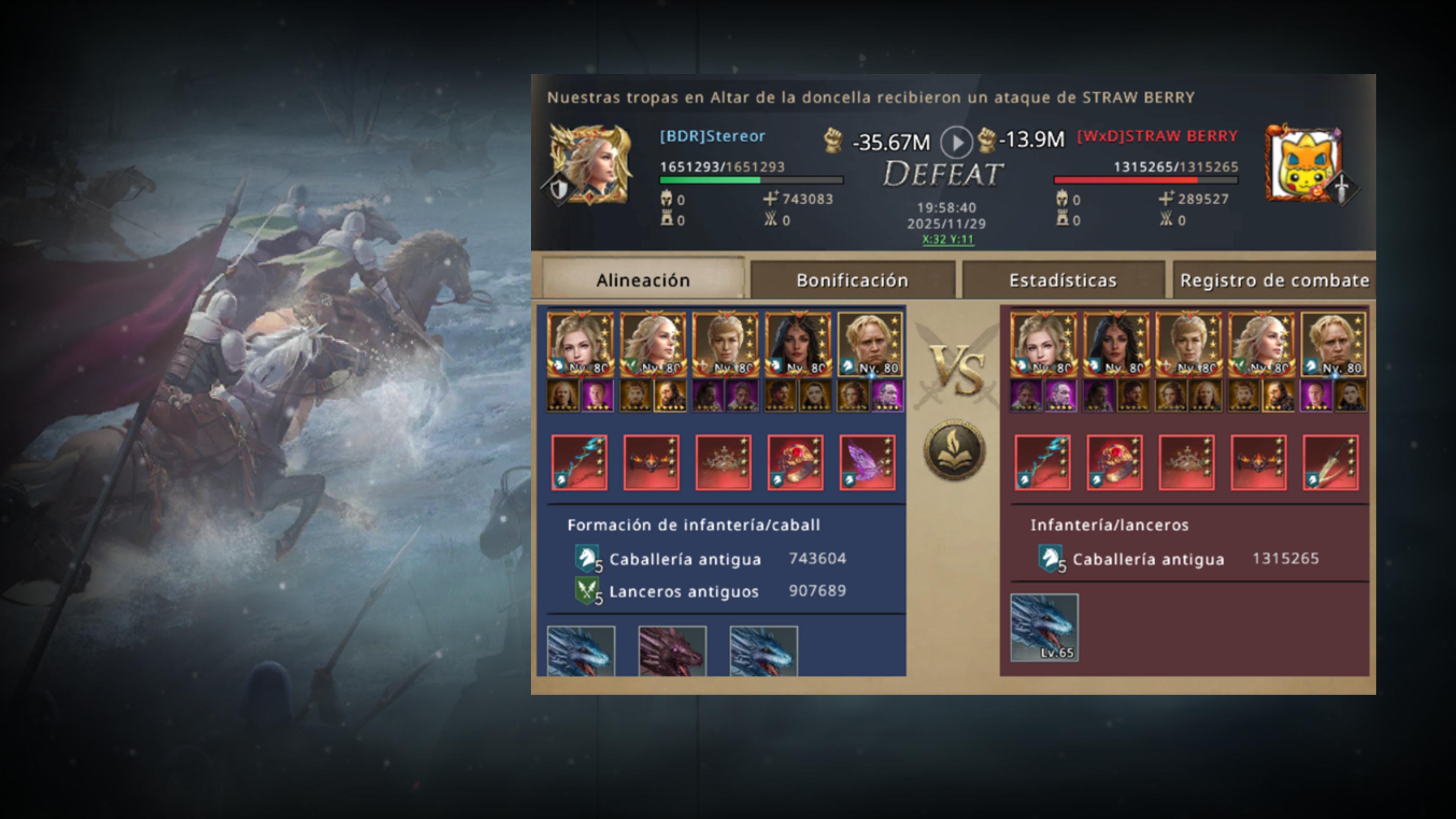Open the Bonificación tab
Viewport: 1456px width, 819px height.
click(852, 280)
